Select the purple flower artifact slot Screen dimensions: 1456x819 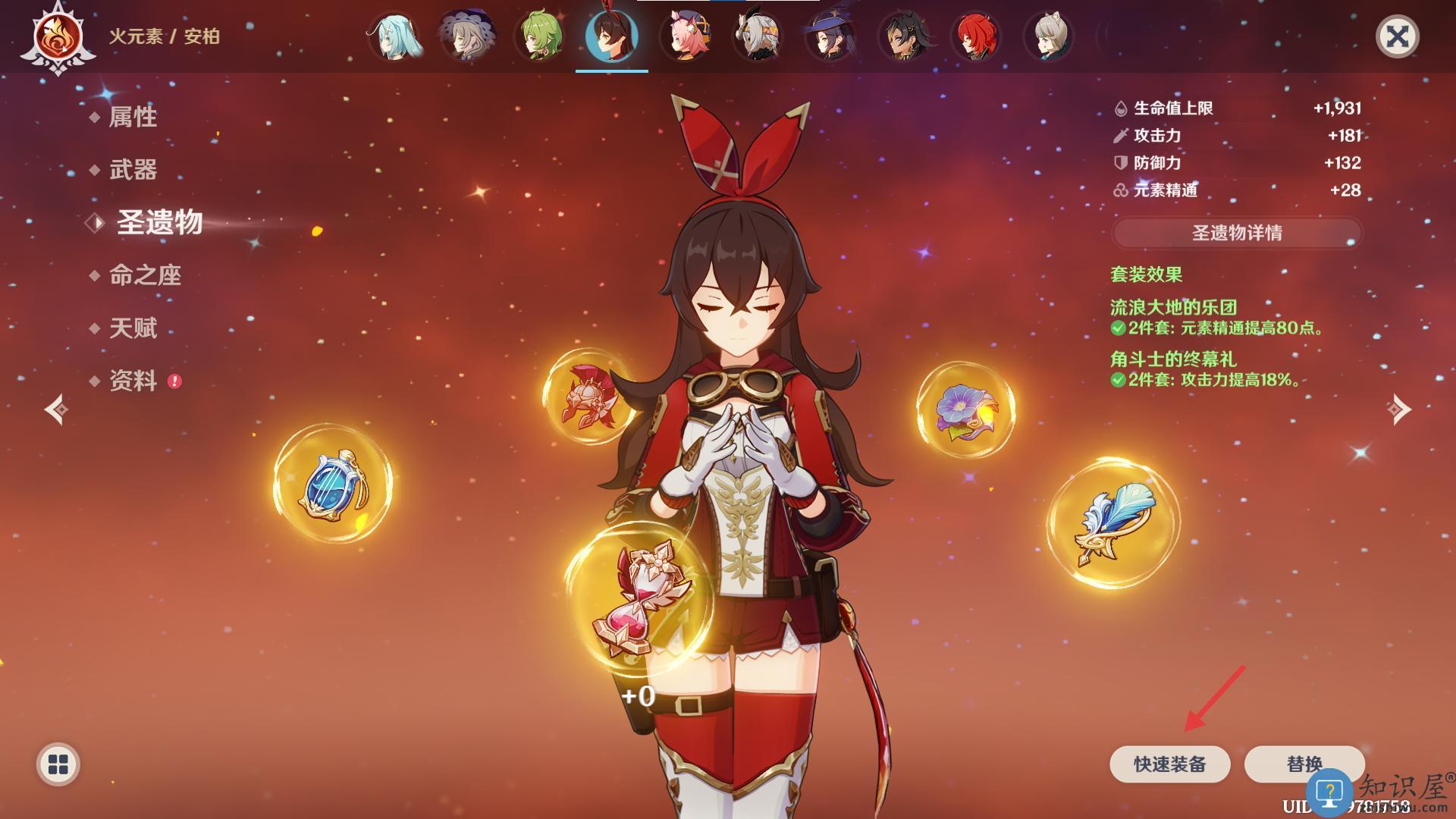(x=965, y=410)
